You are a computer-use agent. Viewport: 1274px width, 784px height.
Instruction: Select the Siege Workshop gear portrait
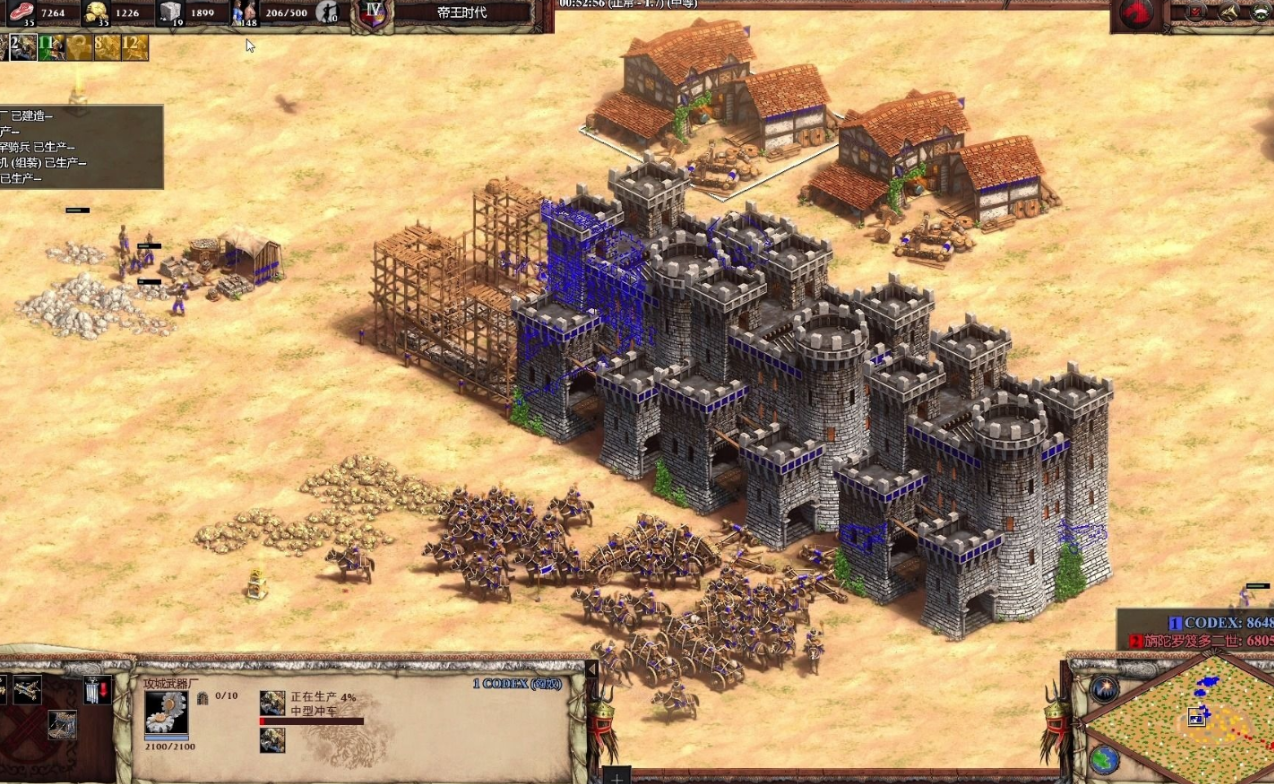pos(166,712)
